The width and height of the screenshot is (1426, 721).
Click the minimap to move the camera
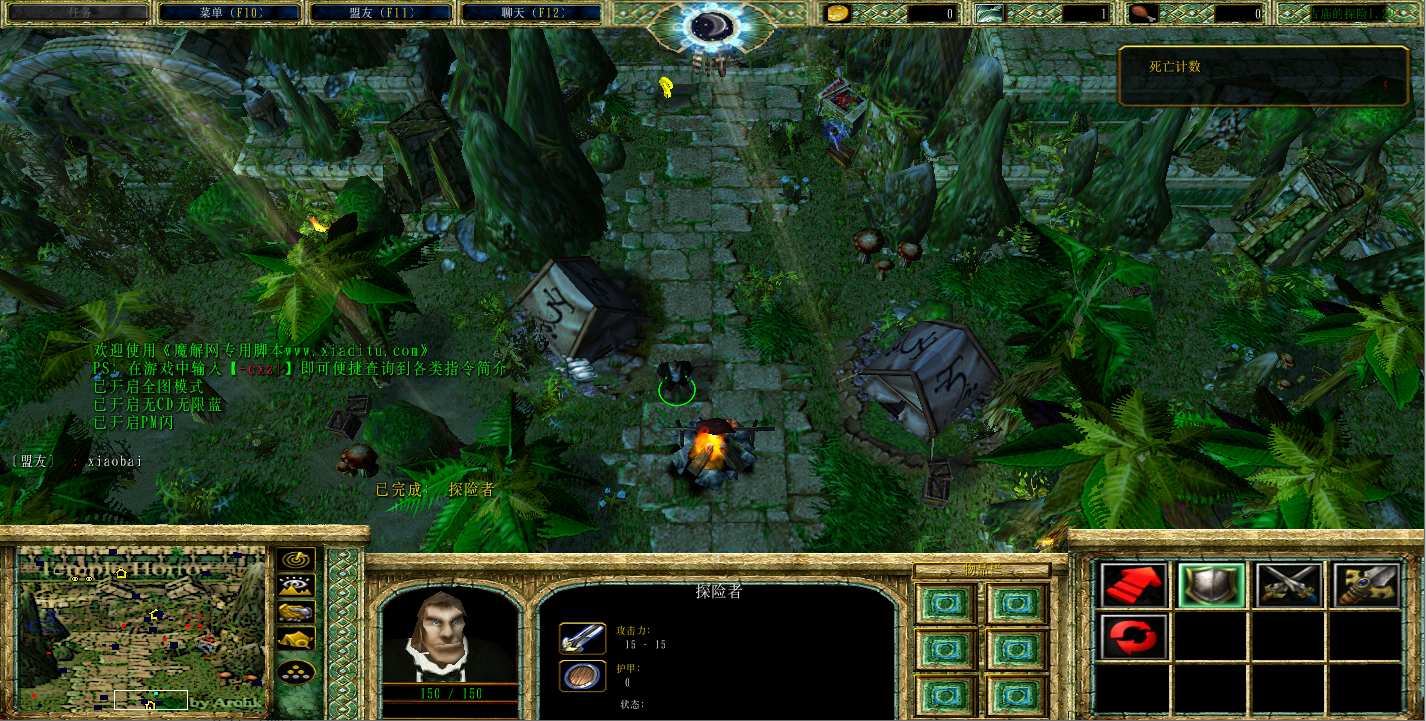(x=140, y=632)
